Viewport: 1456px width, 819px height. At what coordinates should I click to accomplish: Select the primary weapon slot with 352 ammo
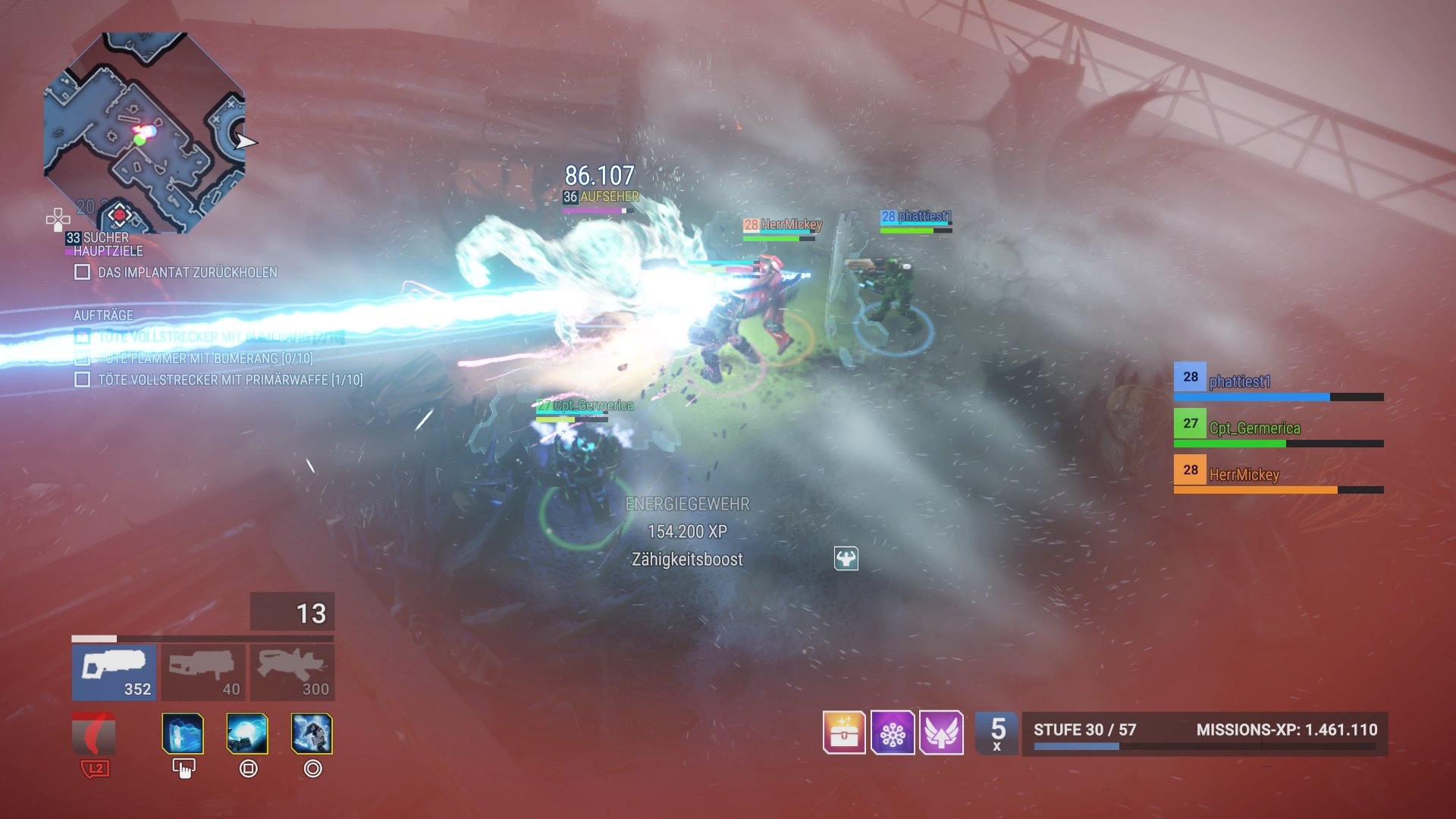pos(115,672)
